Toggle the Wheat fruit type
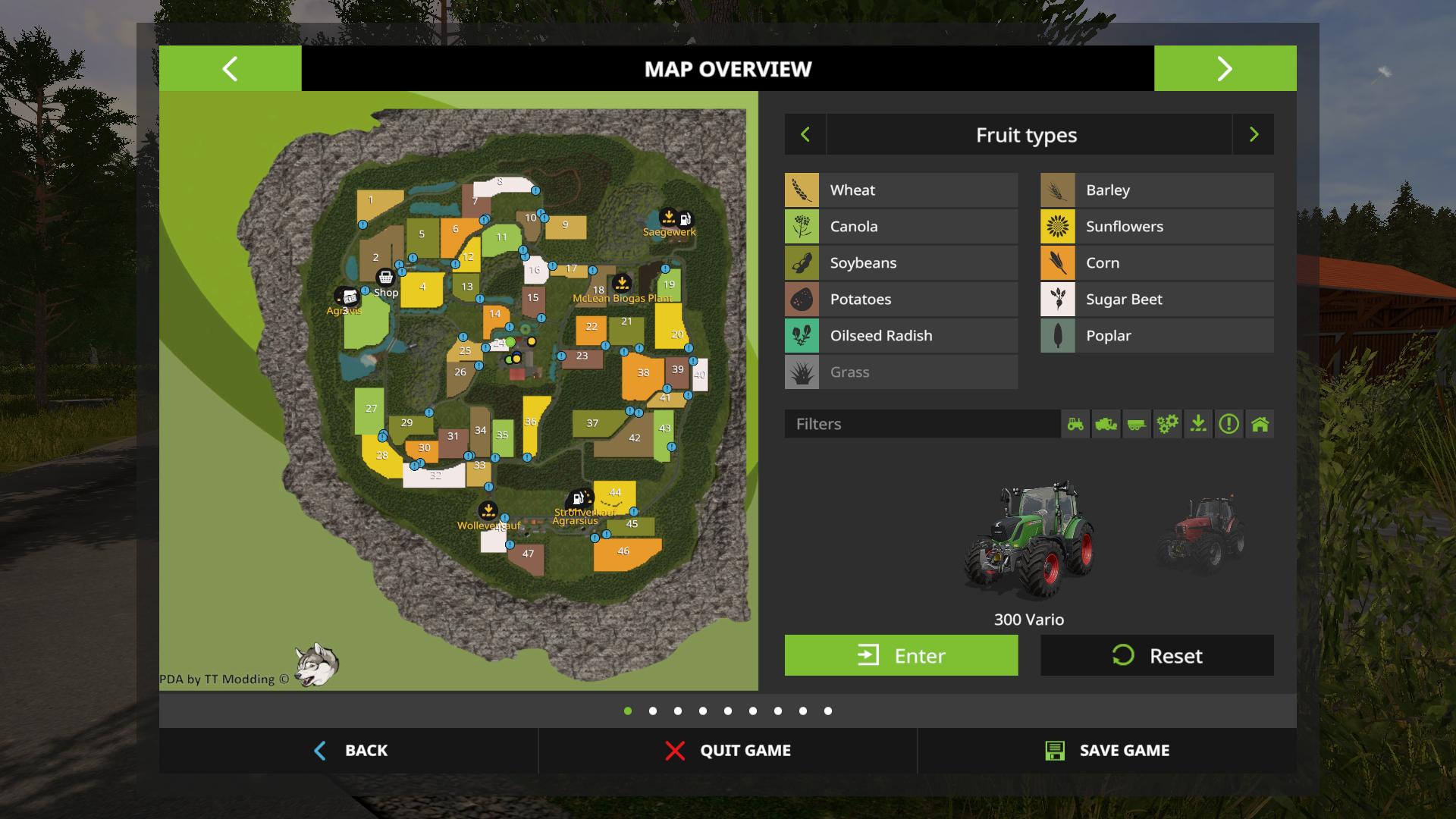The width and height of the screenshot is (1456, 819). coord(901,190)
